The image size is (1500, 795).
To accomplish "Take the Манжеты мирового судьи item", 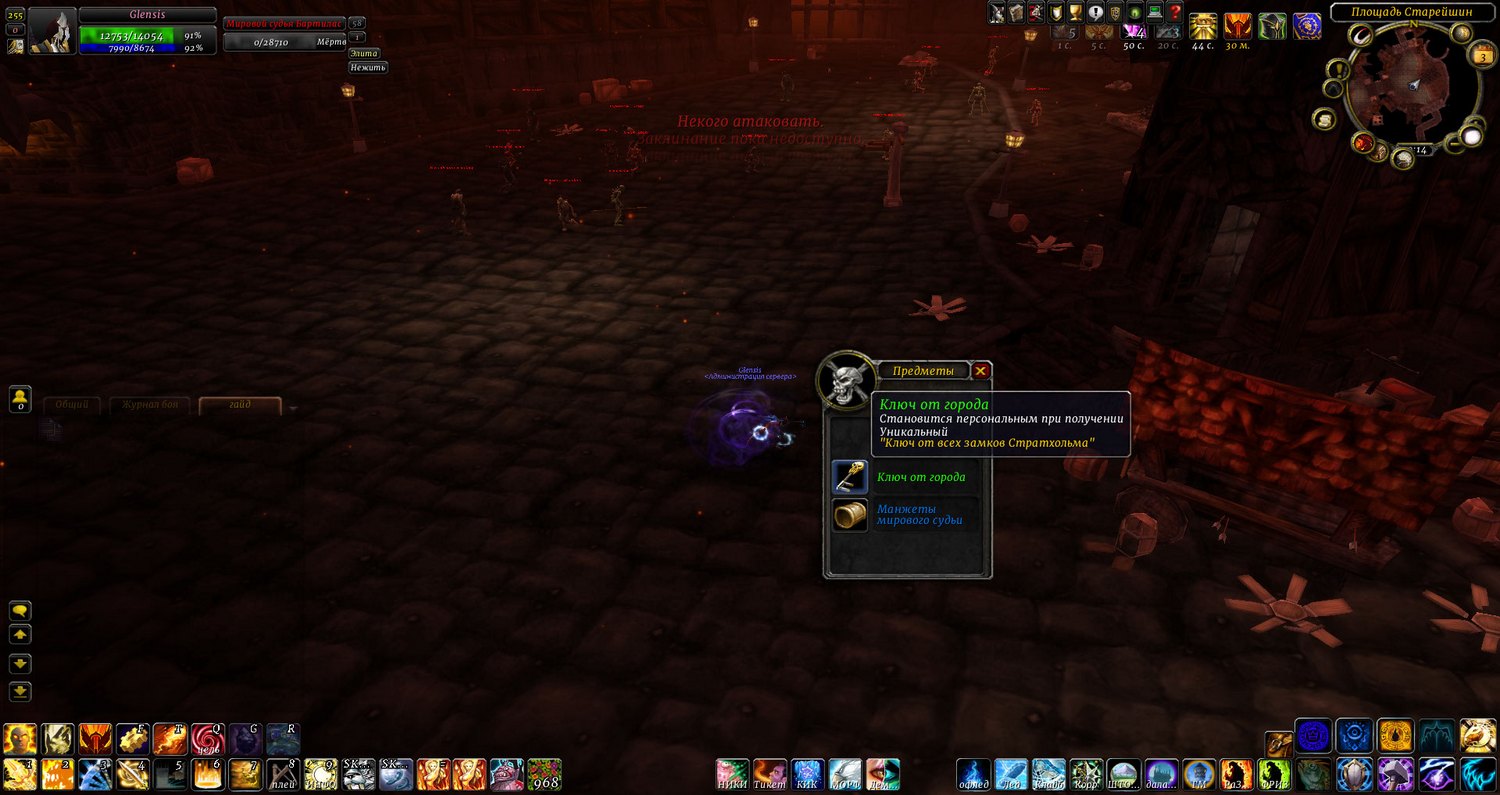I will pyautogui.click(x=850, y=515).
